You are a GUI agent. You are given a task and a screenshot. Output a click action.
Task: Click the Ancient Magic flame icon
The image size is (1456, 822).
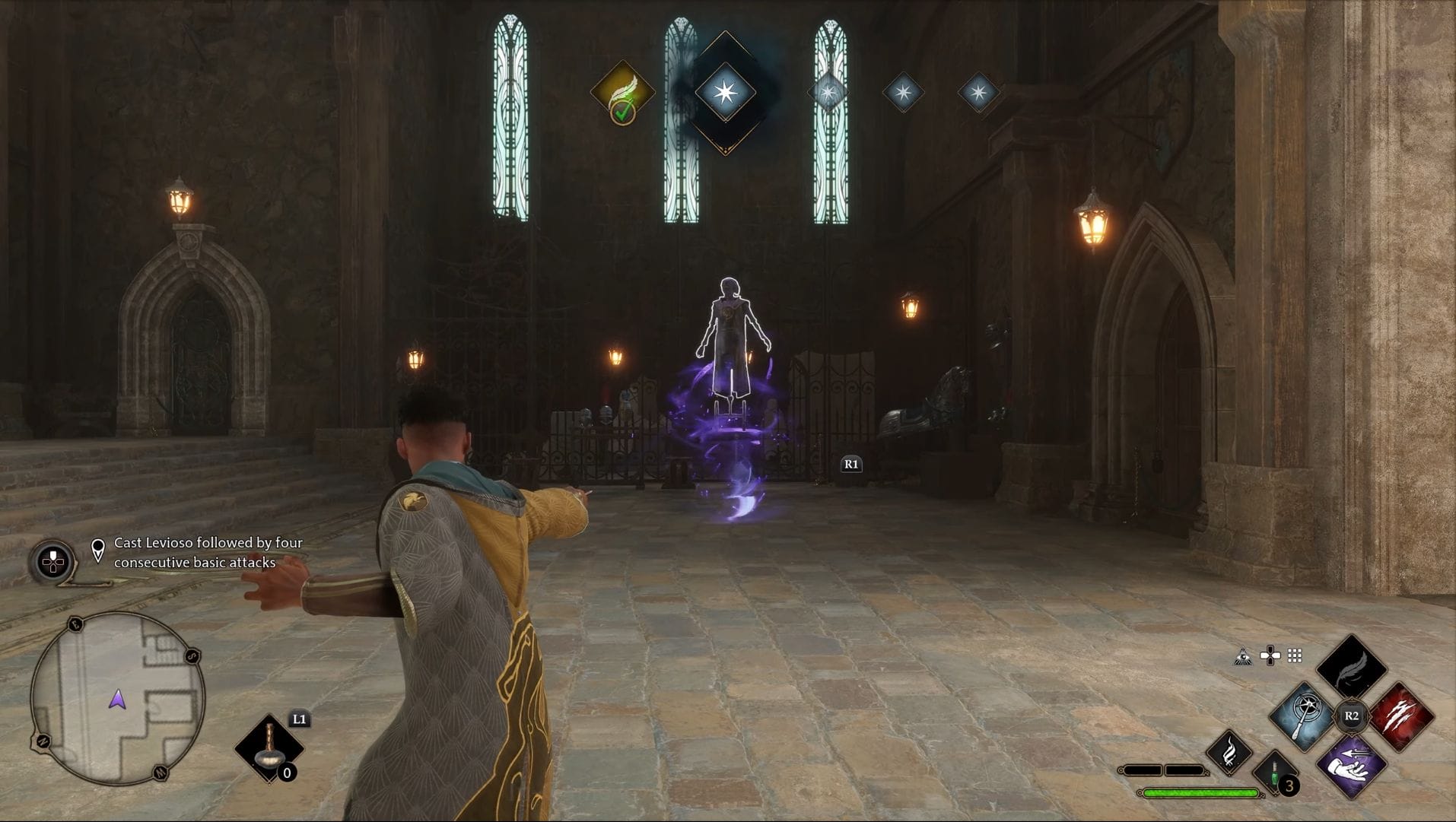(1229, 753)
